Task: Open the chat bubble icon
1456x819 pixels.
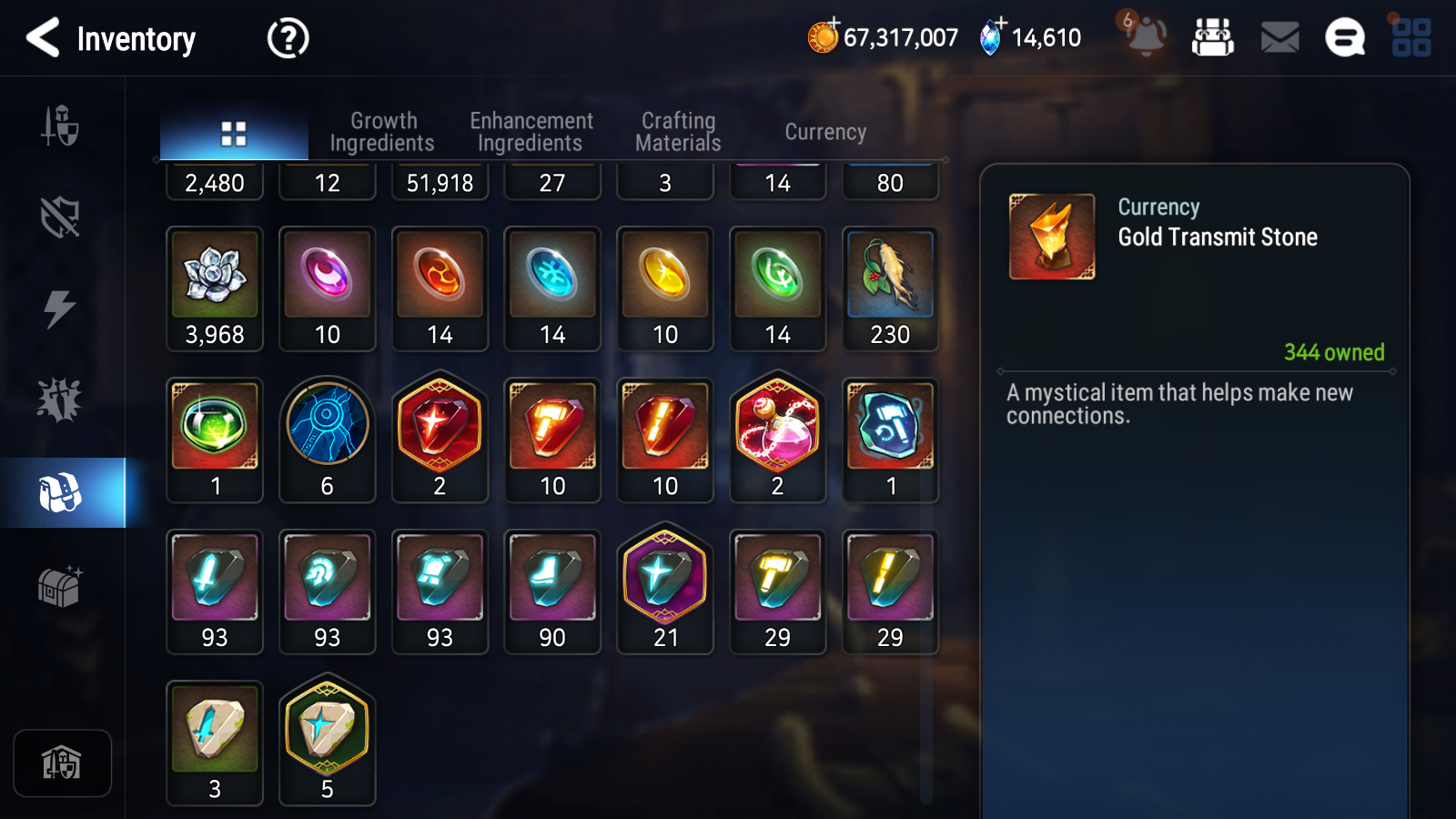Action: point(1344,38)
